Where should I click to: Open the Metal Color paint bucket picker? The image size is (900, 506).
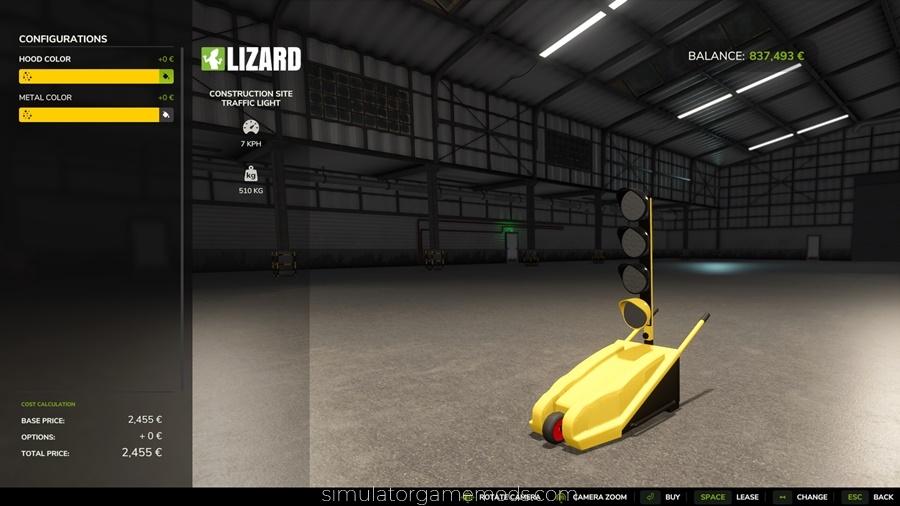[166, 115]
